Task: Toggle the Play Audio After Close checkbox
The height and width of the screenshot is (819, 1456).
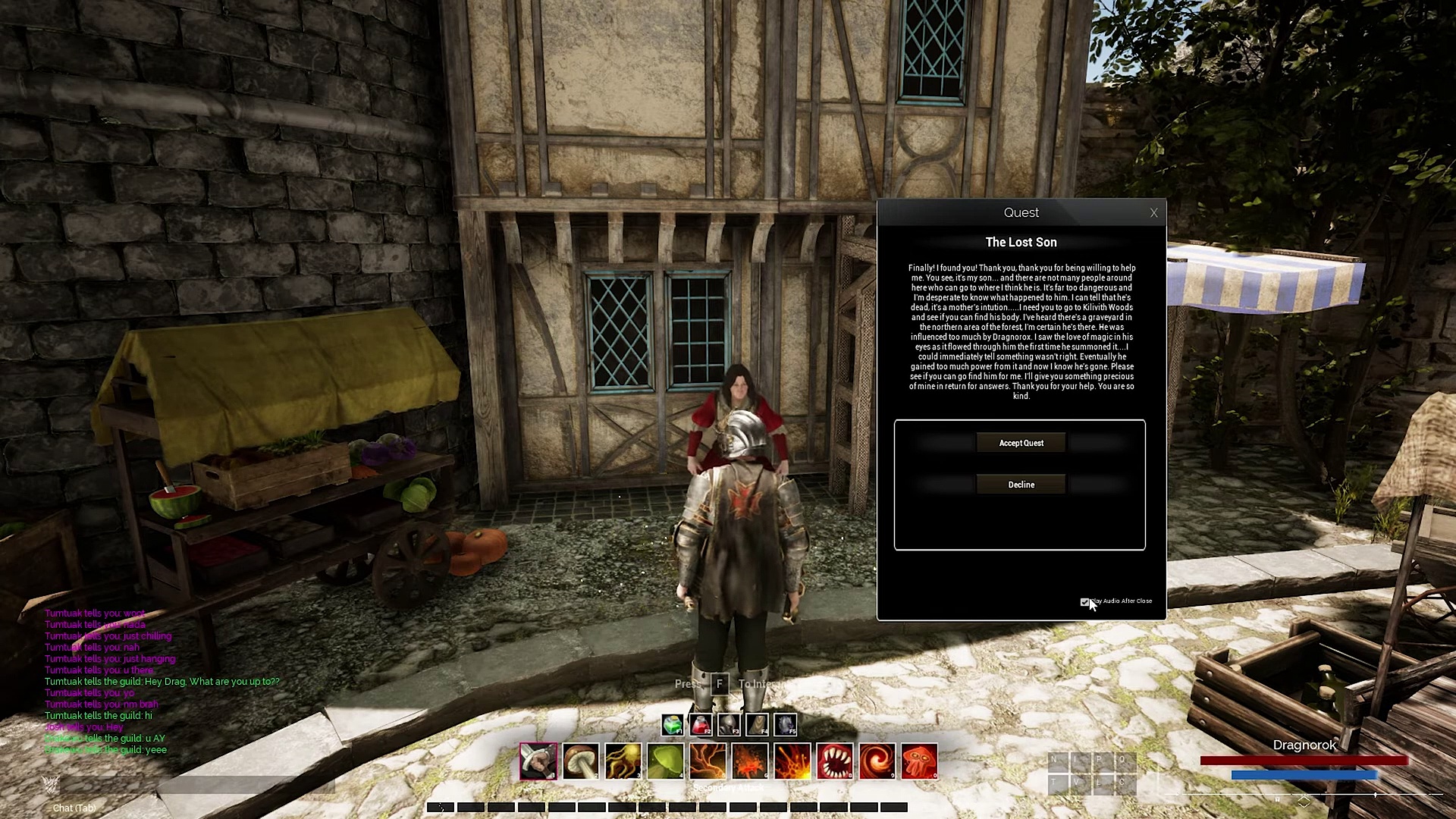Action: click(x=1084, y=601)
